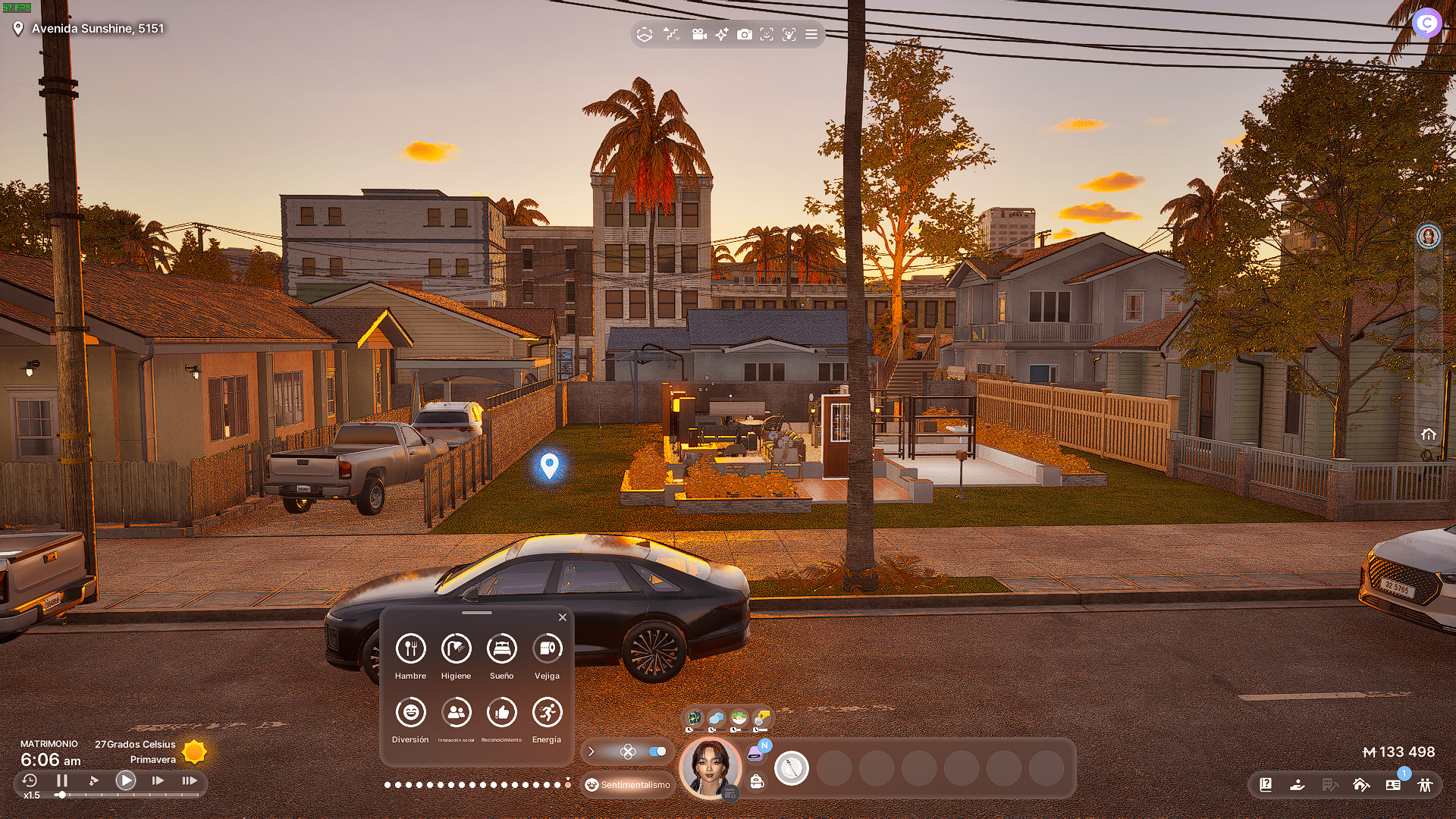Select the Energía need icon
This screenshot has width=1456, height=819.
tap(547, 713)
